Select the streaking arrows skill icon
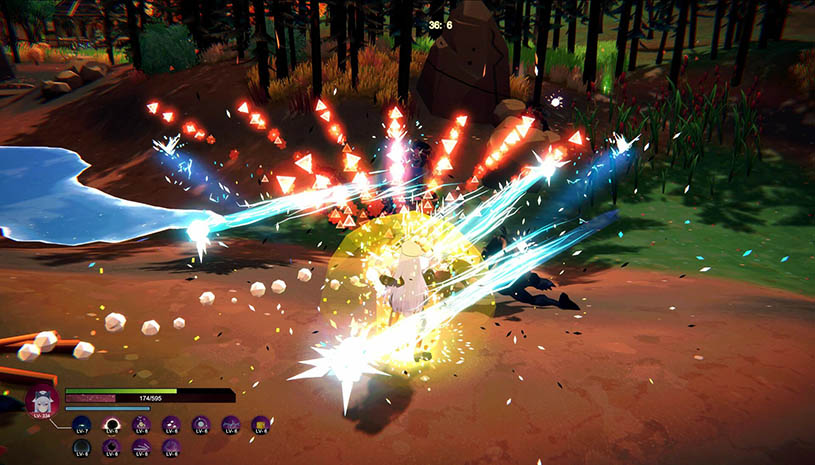The image size is (815, 465). tap(141, 447)
